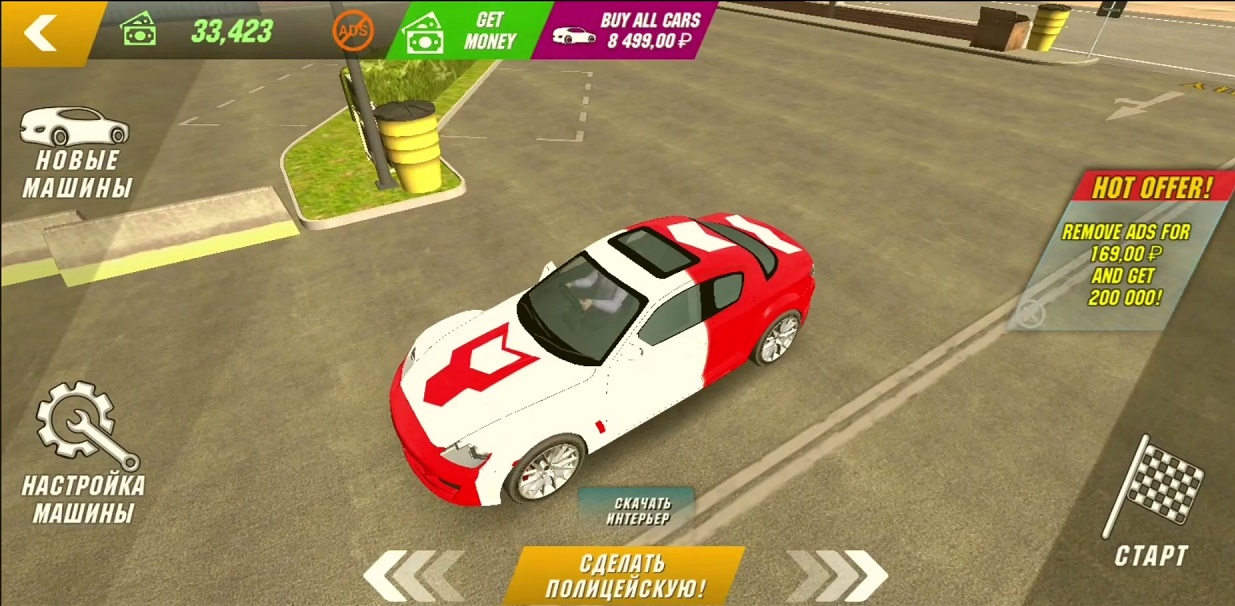Select Скачать Интерьер download button
Image resolution: width=1235 pixels, height=606 pixels.
637,509
